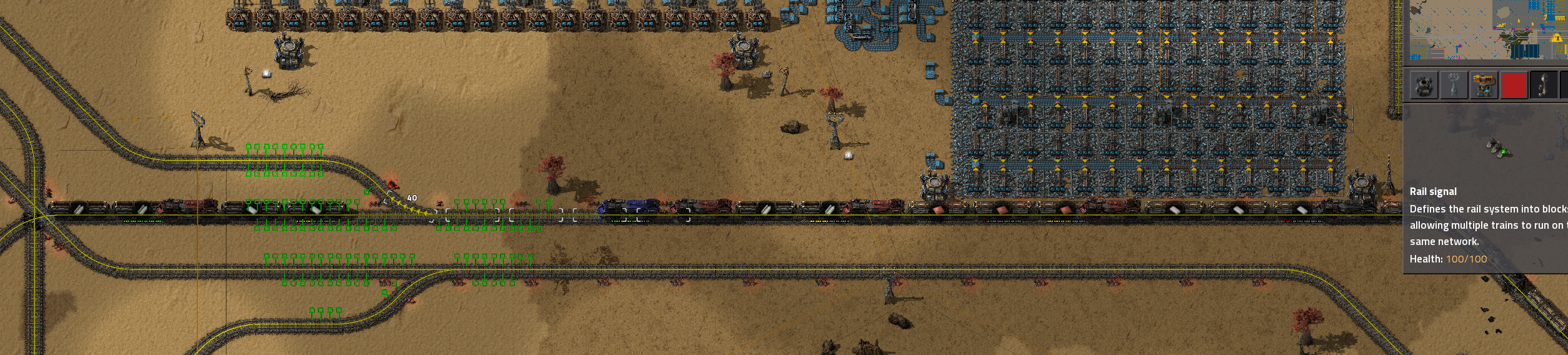Choose the orange-topped machine icon slot
This screenshot has height=355, width=1568.
(1484, 85)
